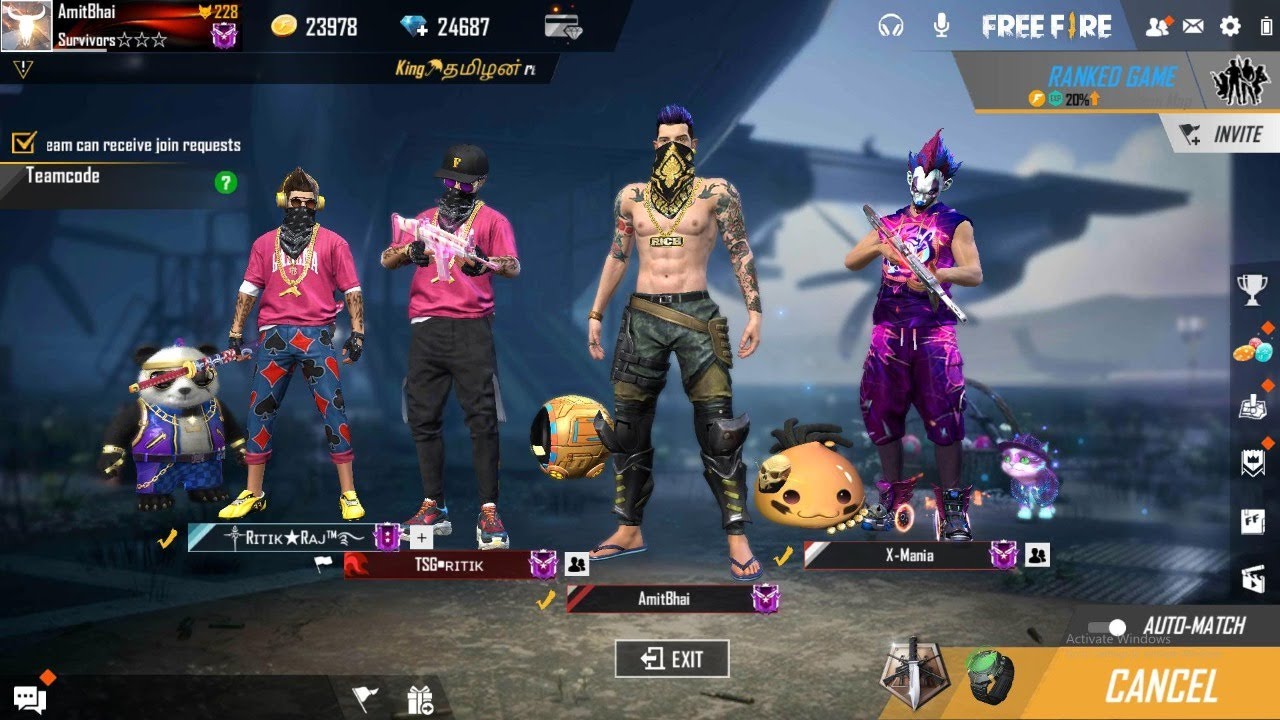Click the EXIT button
The width and height of the screenshot is (1280, 720).
[x=671, y=659]
